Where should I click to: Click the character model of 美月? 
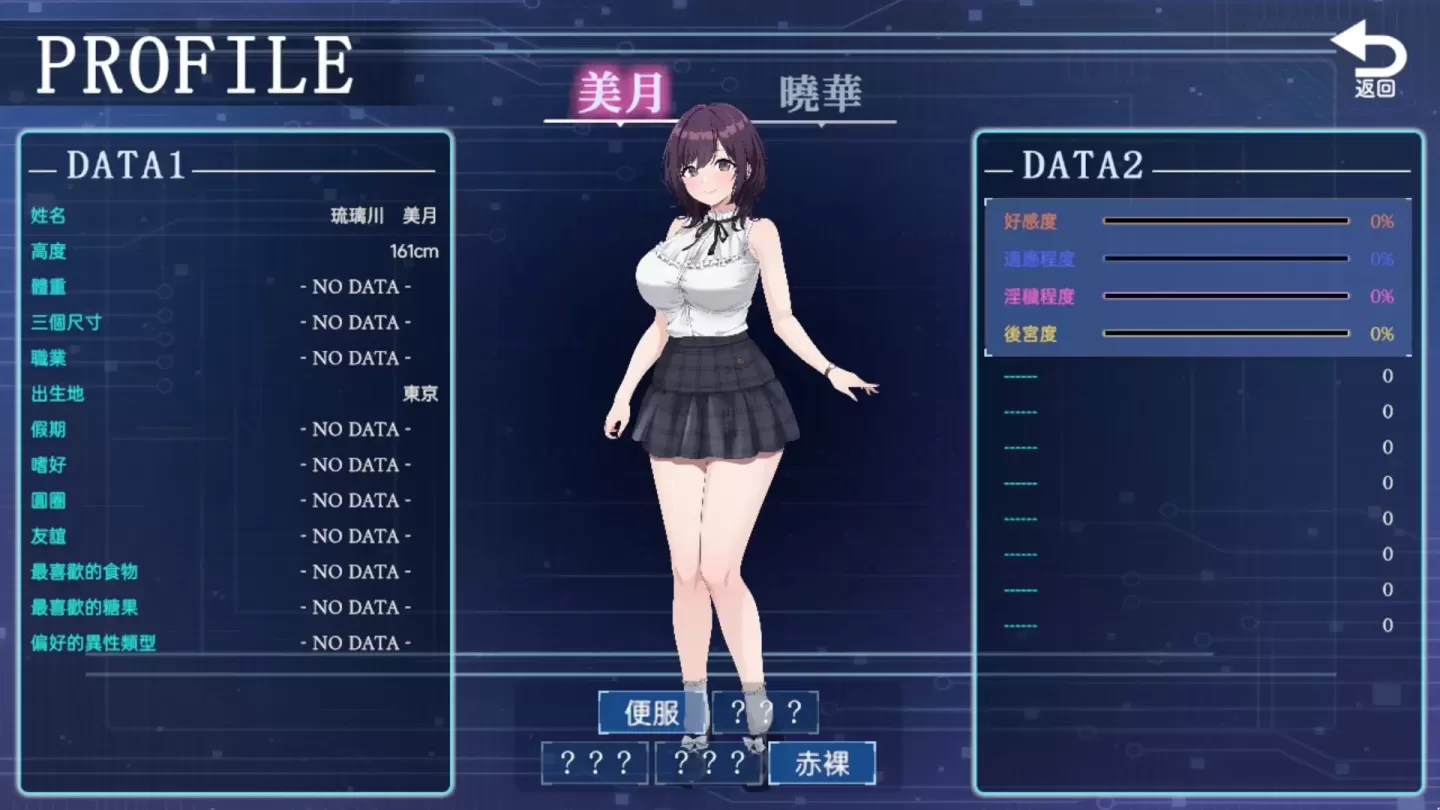click(x=710, y=400)
